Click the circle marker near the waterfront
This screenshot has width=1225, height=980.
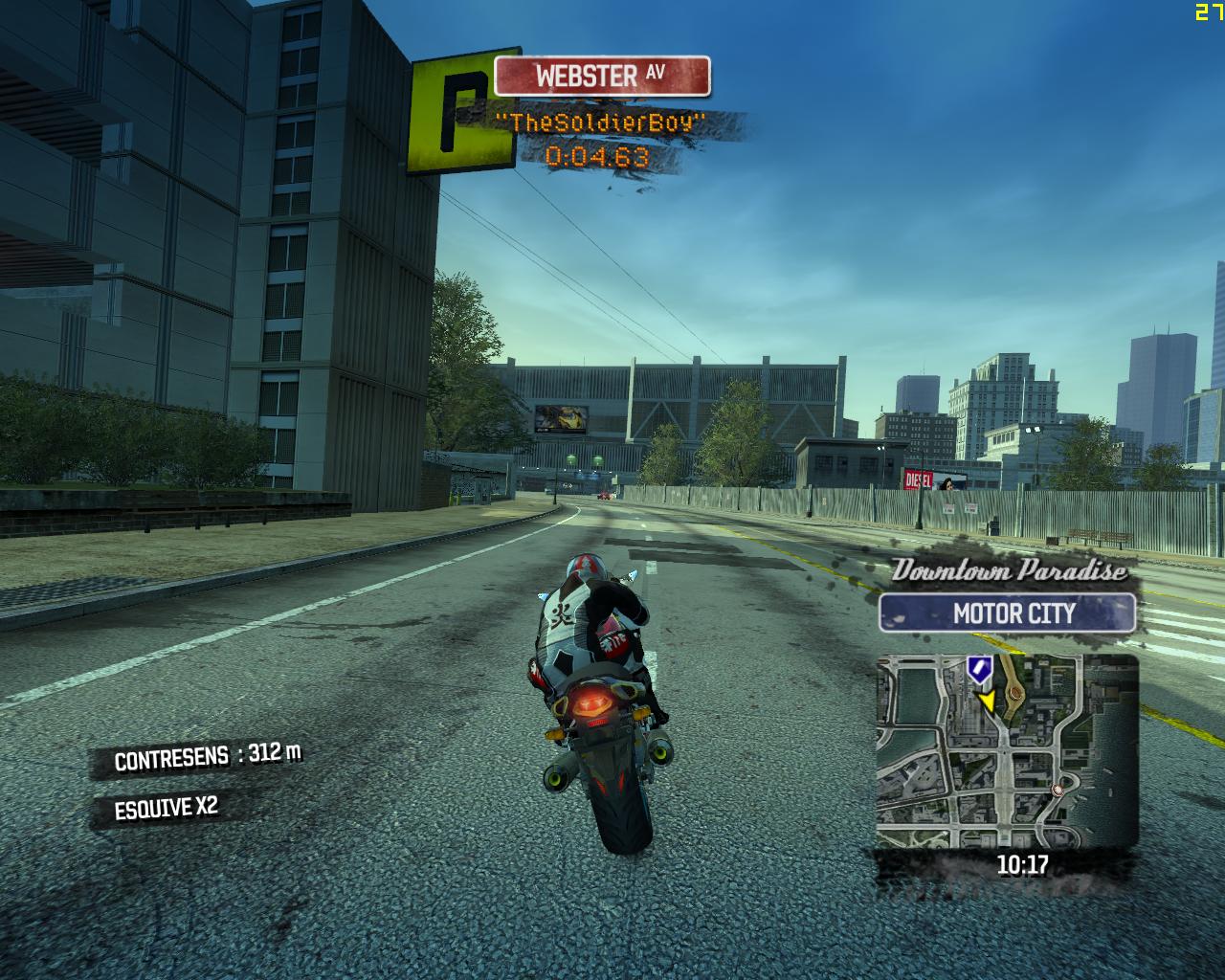pos(1058,790)
